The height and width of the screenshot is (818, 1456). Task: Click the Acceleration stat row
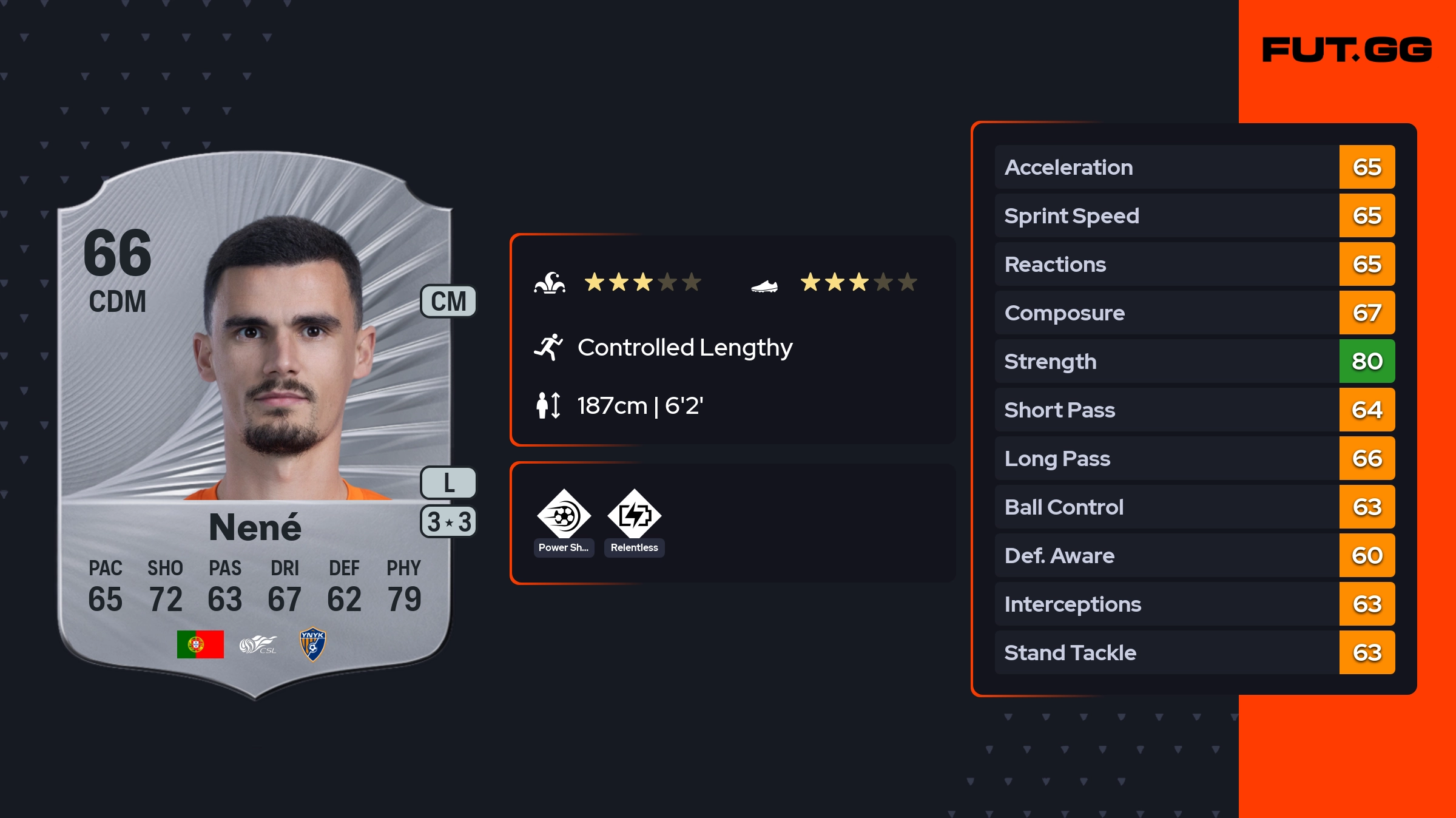1194,167
